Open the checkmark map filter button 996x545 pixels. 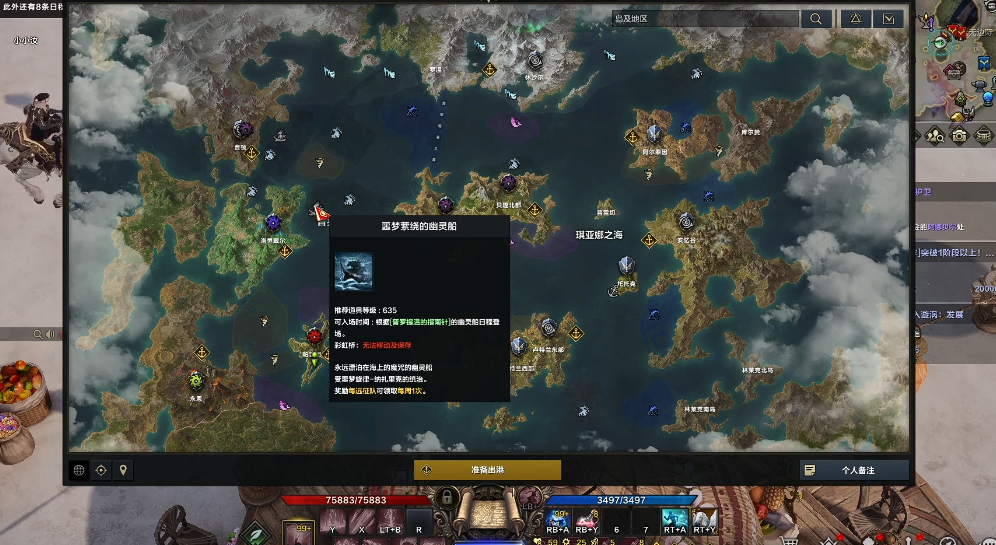tap(888, 19)
